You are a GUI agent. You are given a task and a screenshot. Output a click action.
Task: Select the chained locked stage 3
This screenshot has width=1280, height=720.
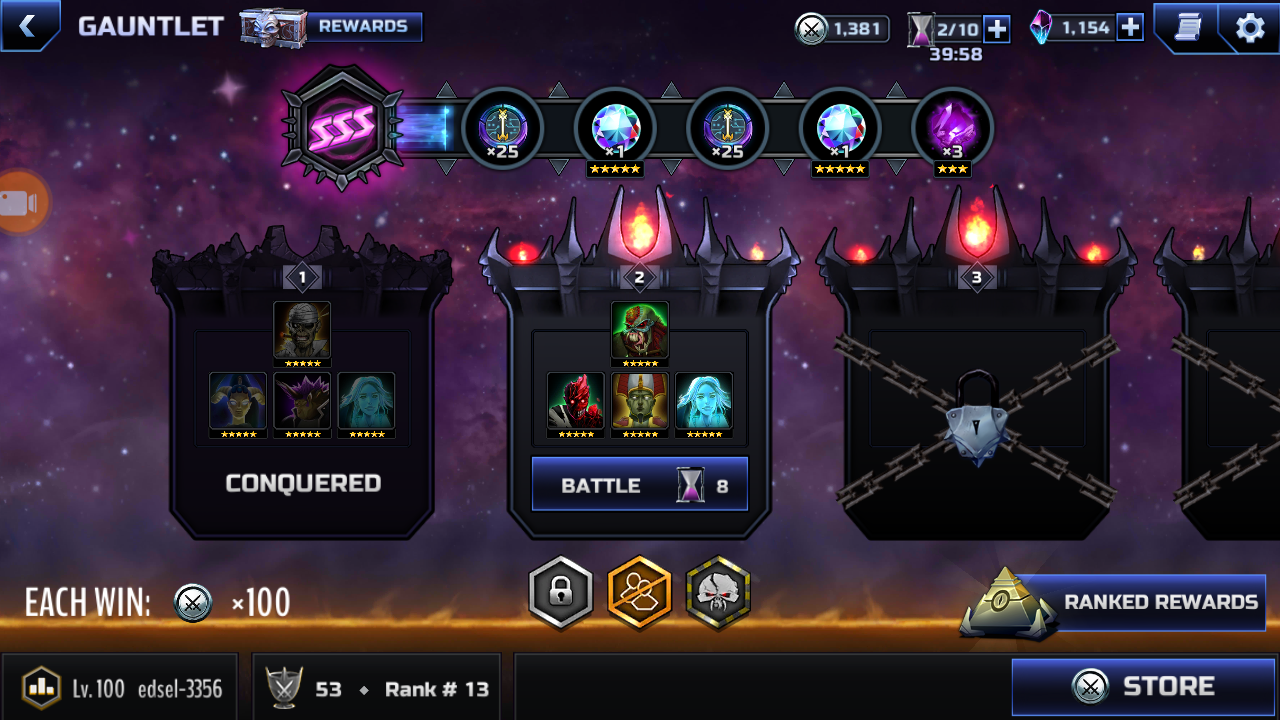976,410
